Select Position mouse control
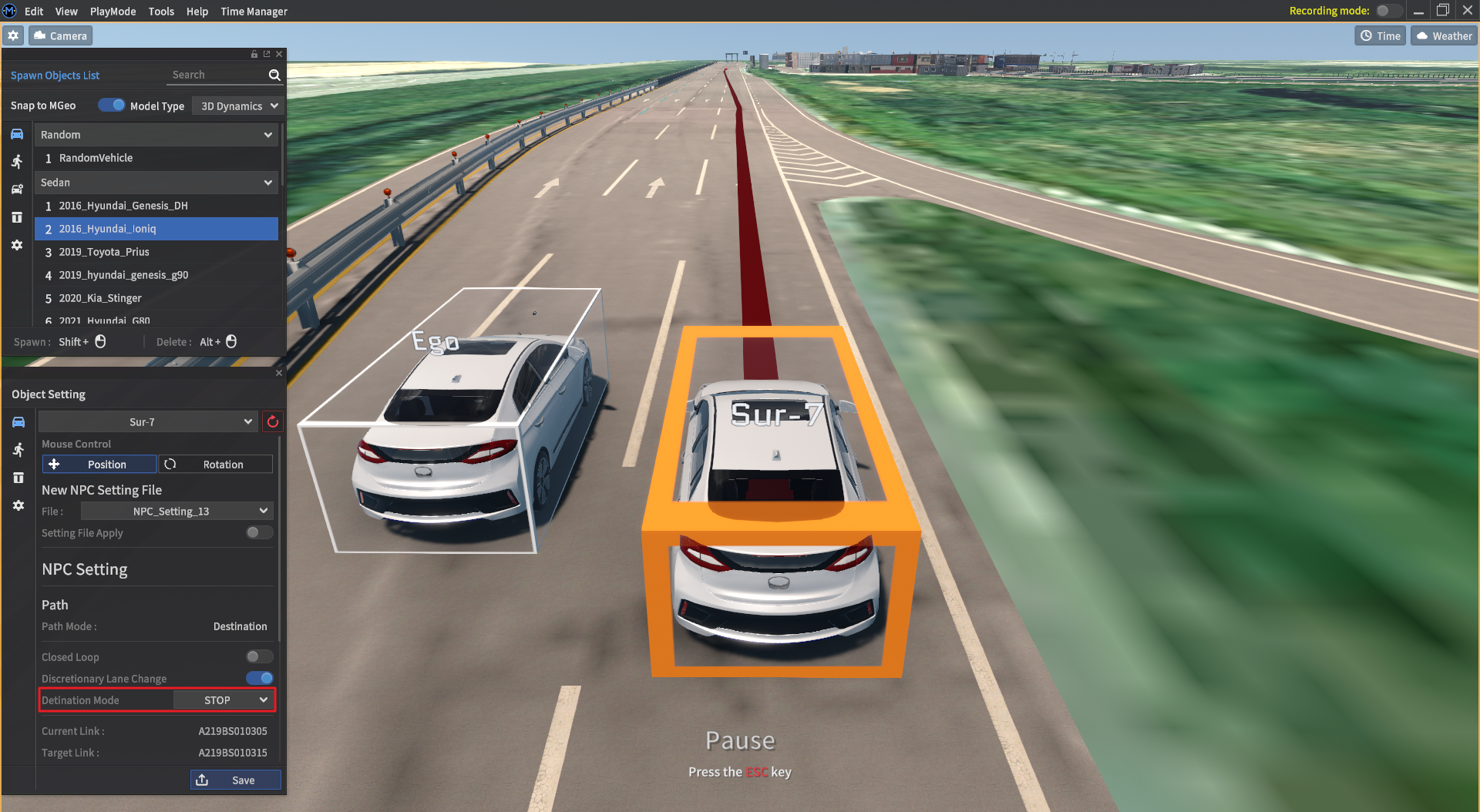Screen dimensions: 1480x812 (x=99, y=465)
